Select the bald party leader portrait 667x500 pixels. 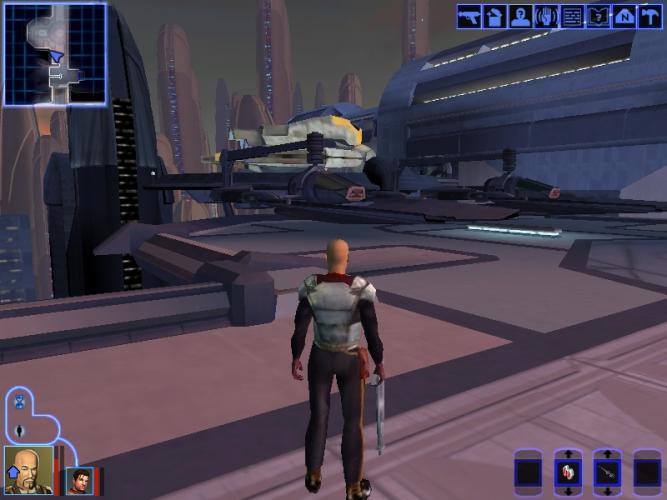27,470
